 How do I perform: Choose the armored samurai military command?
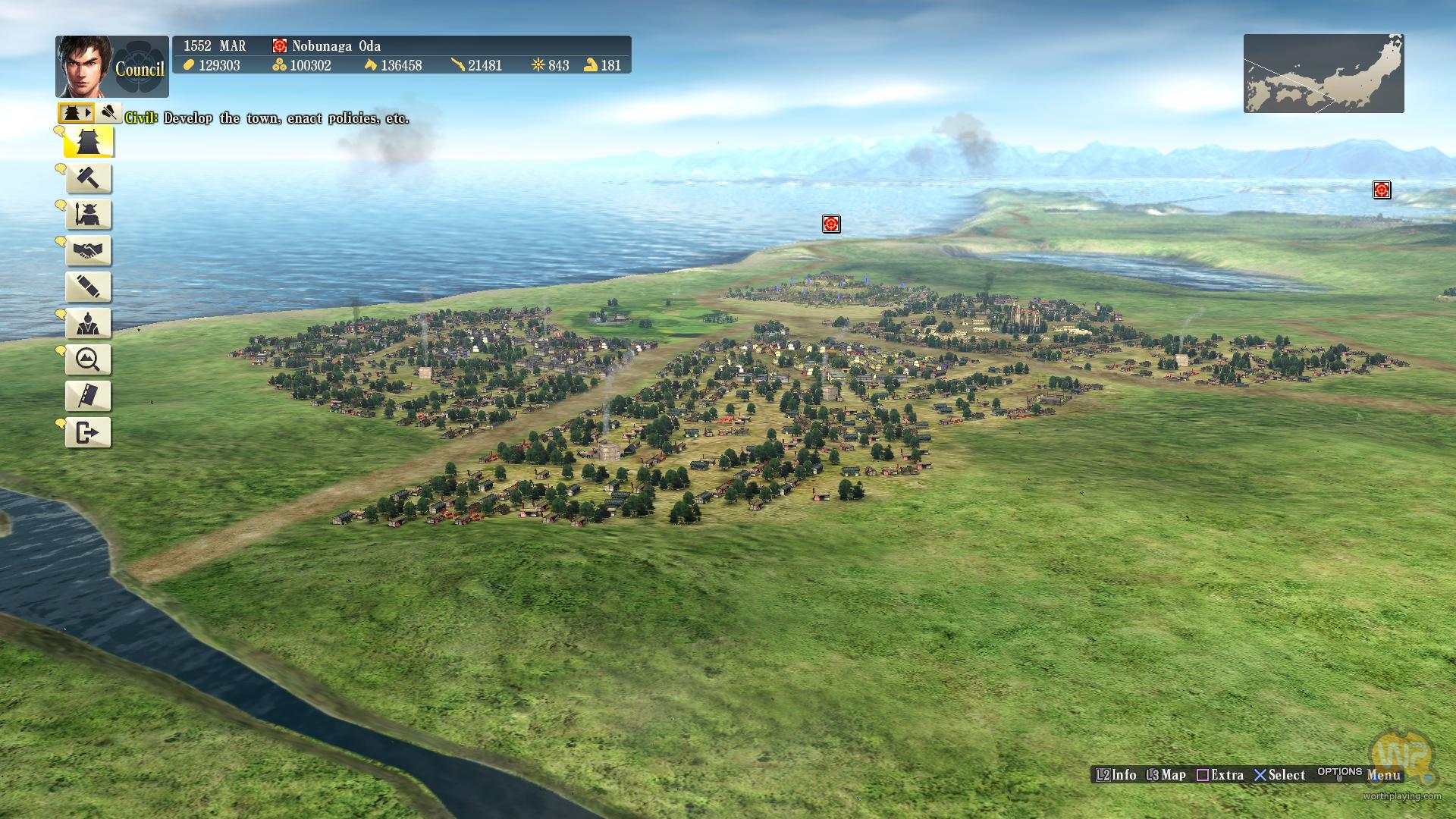tap(89, 215)
